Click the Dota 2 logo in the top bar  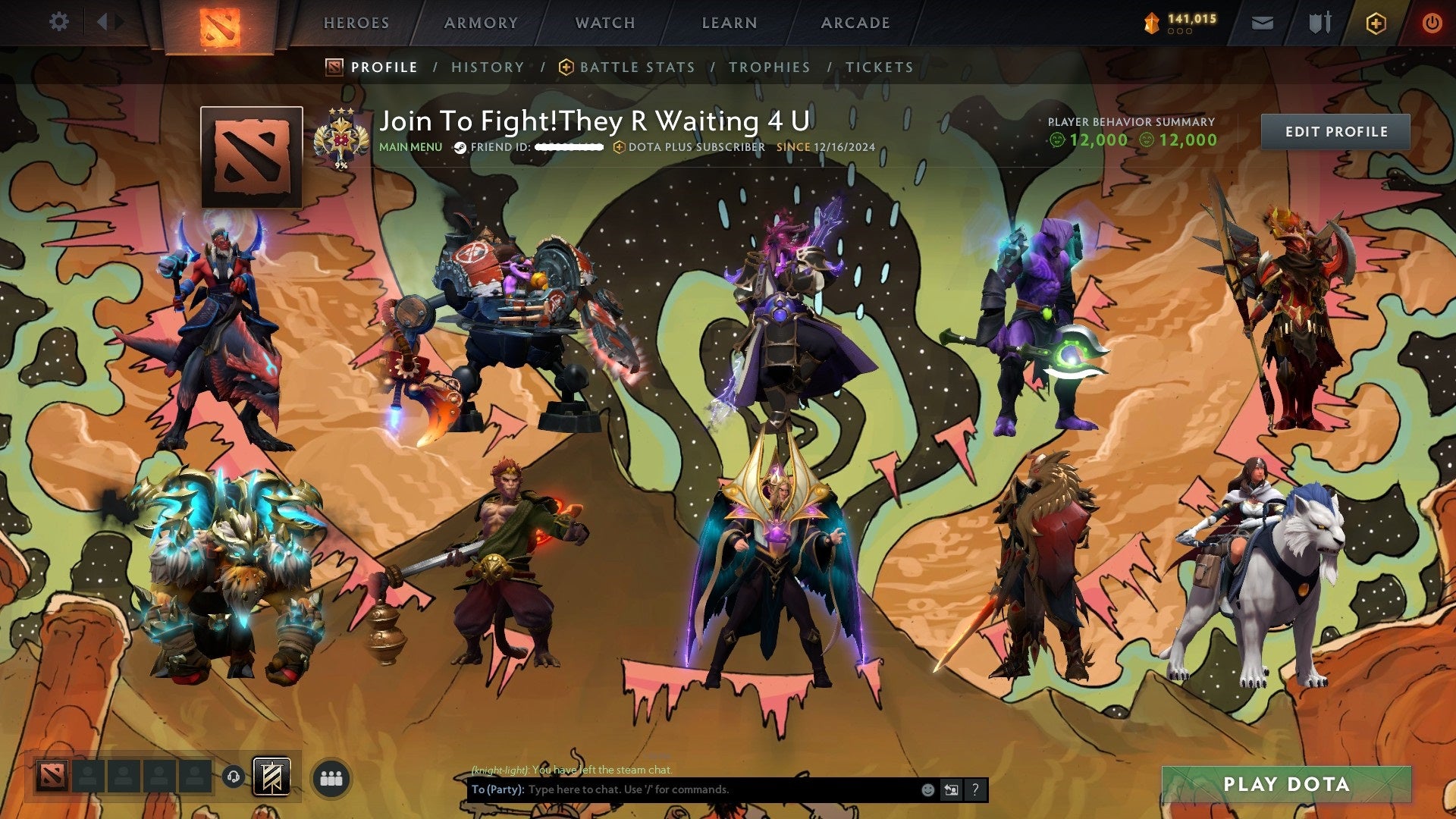tap(222, 23)
